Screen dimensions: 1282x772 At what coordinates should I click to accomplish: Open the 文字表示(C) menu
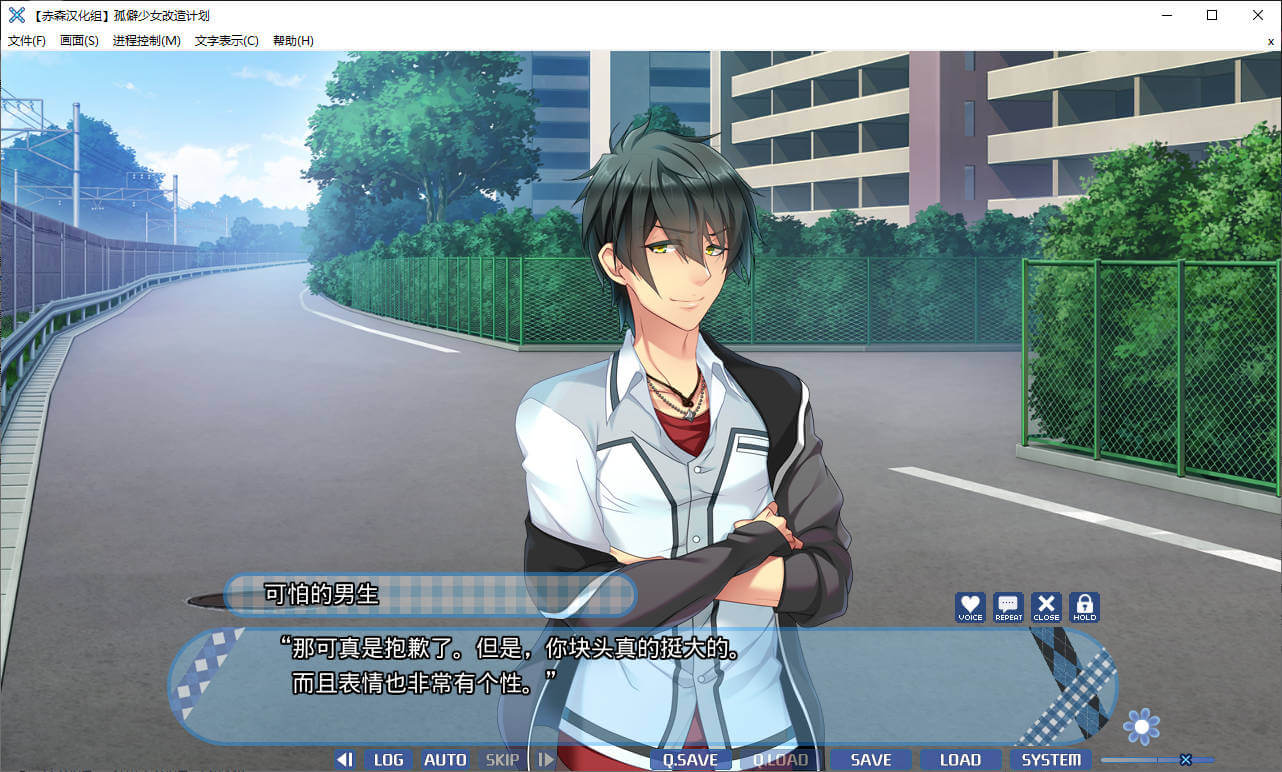pyautogui.click(x=226, y=41)
